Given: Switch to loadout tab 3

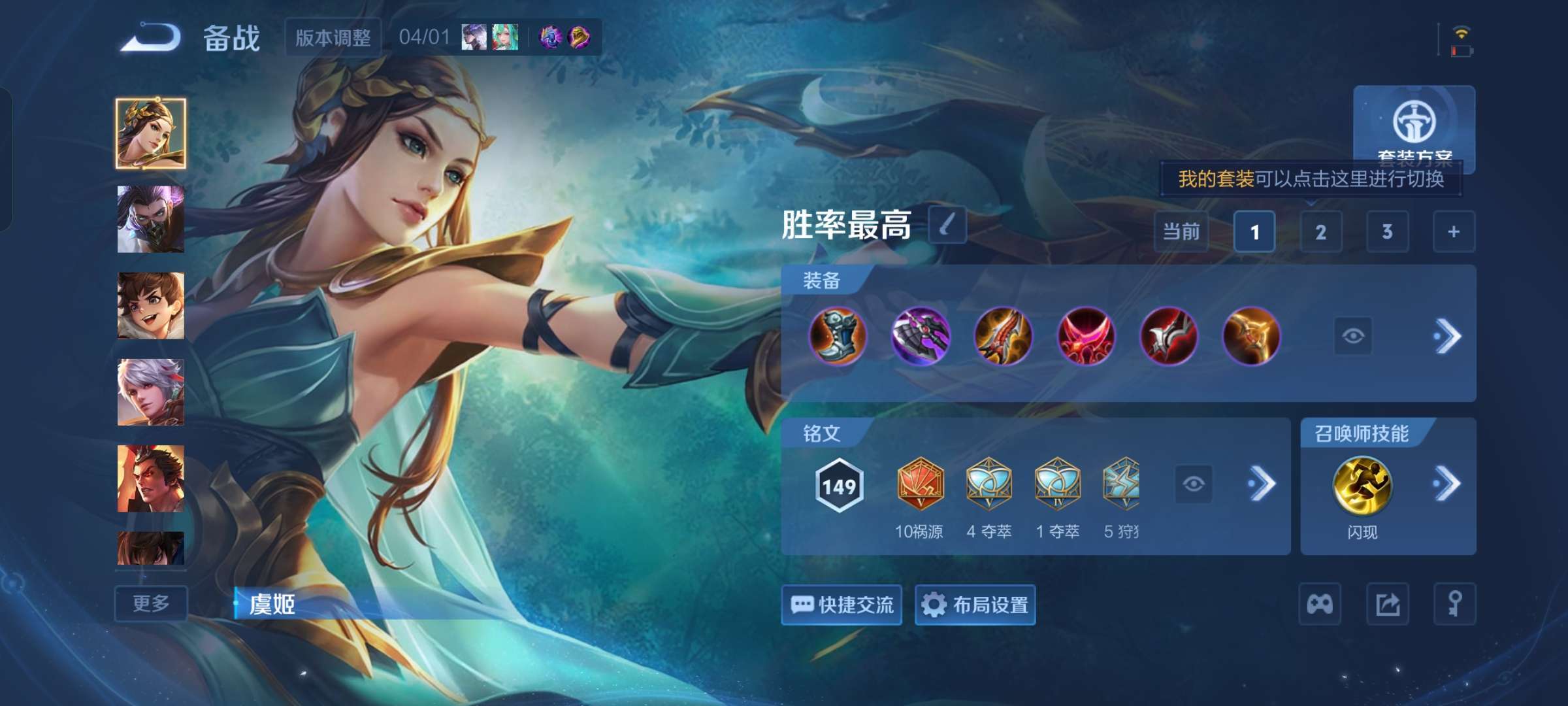Looking at the screenshot, I should click(1387, 232).
